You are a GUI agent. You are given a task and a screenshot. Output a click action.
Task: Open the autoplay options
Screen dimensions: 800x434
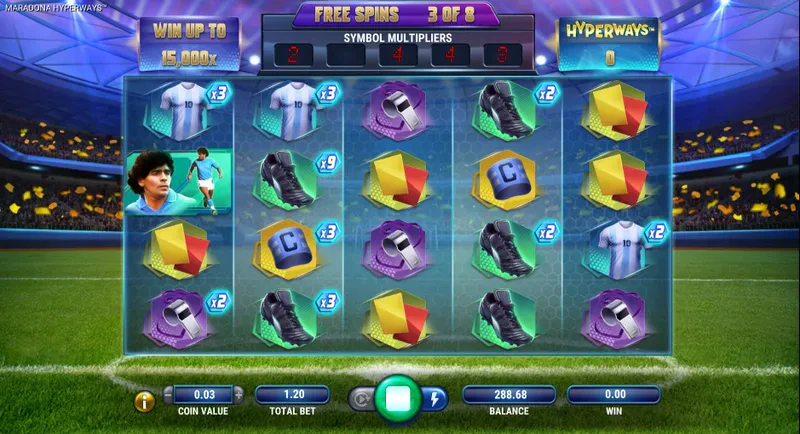click(362, 397)
